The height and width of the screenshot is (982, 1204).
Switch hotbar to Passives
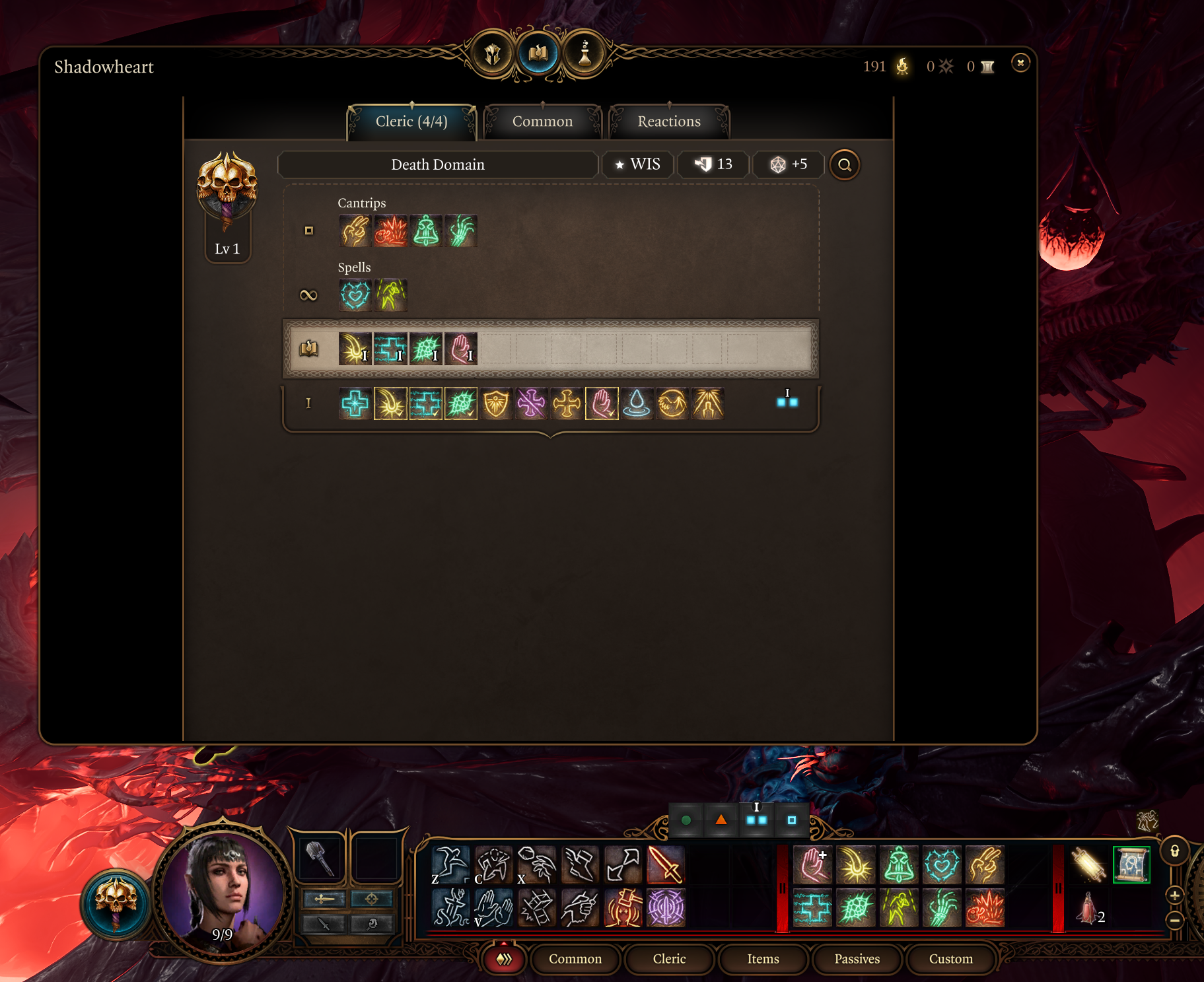[857, 959]
